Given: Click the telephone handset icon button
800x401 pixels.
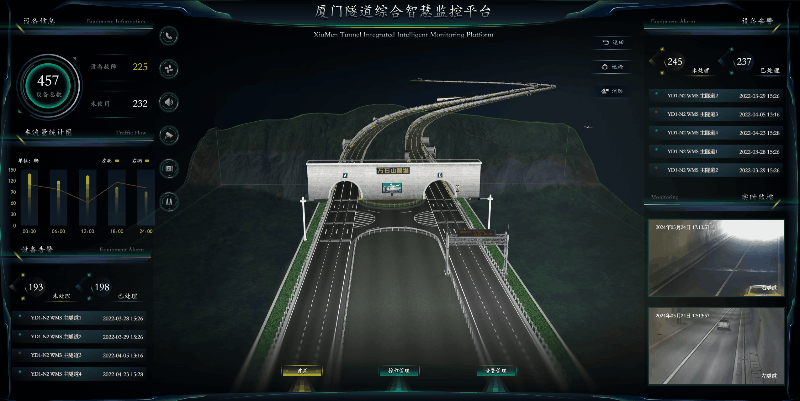Looking at the screenshot, I should click(169, 36).
